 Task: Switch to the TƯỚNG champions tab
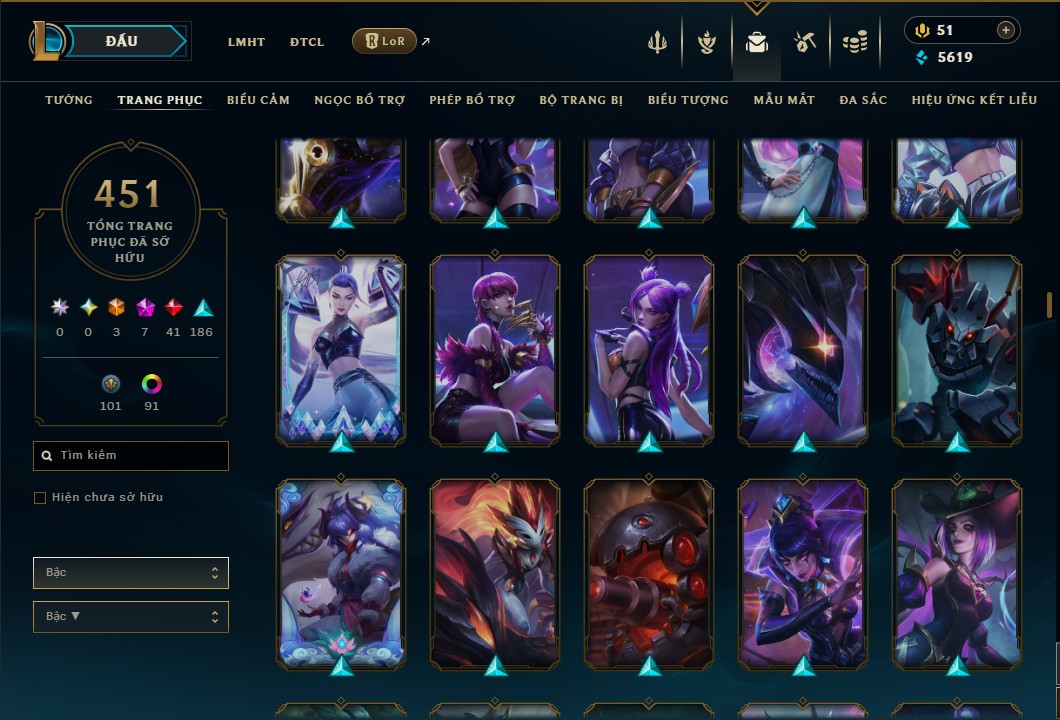tap(69, 100)
